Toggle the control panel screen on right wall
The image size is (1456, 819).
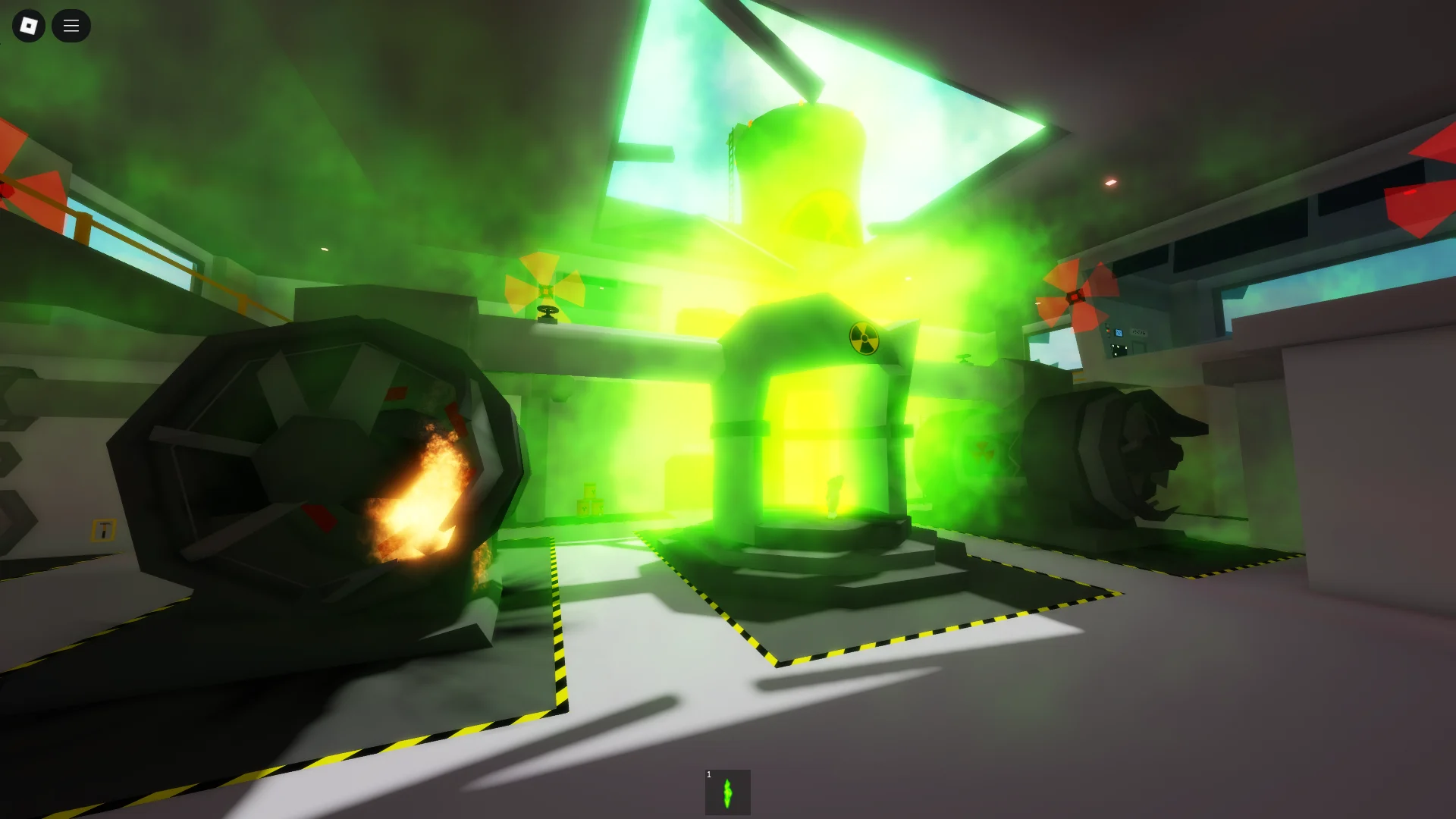[1119, 331]
